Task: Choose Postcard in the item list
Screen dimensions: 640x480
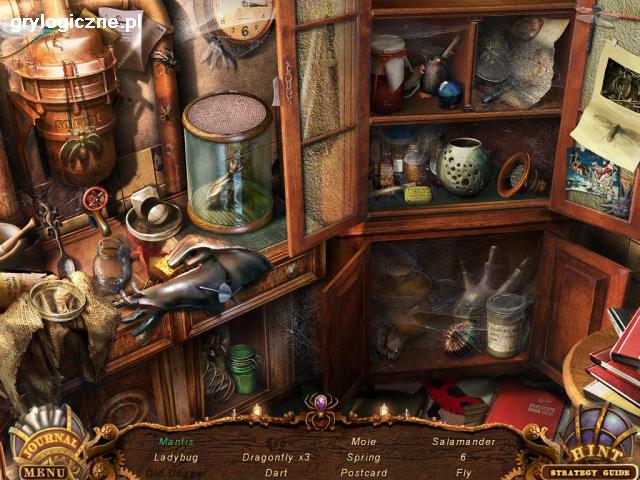Action: pyautogui.click(x=364, y=473)
